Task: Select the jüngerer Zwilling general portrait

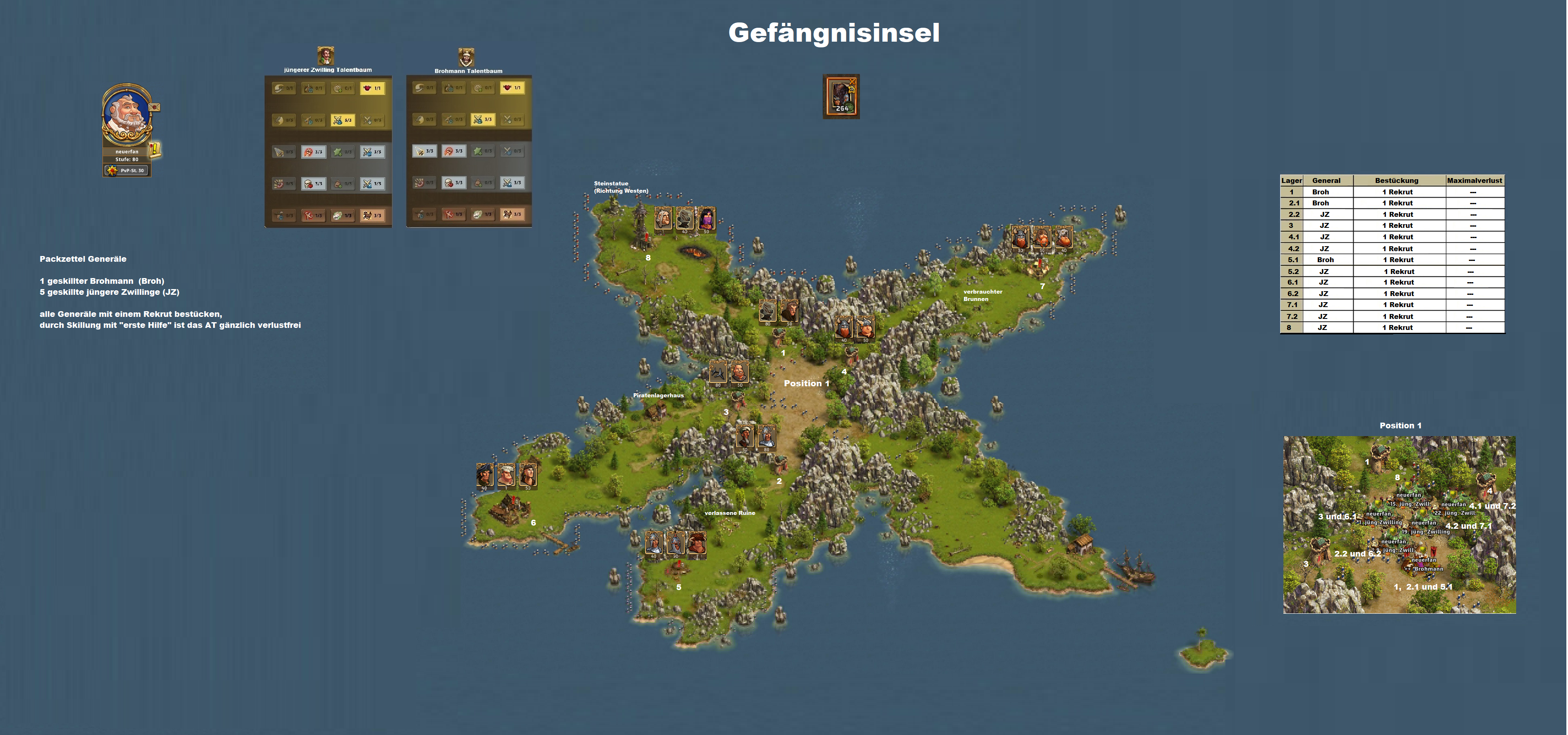Action: [x=326, y=56]
